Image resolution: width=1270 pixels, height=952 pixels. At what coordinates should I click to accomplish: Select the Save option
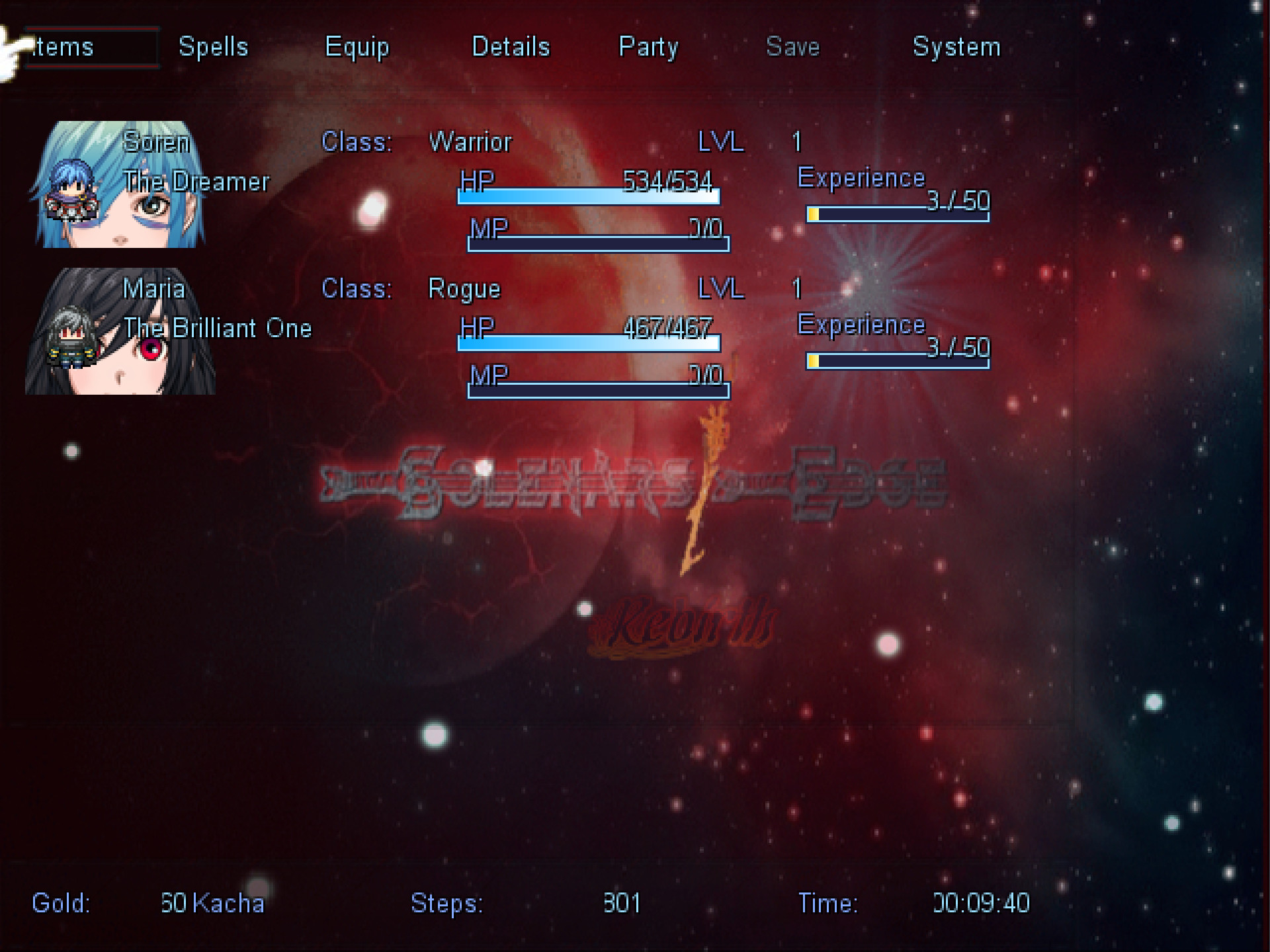792,46
